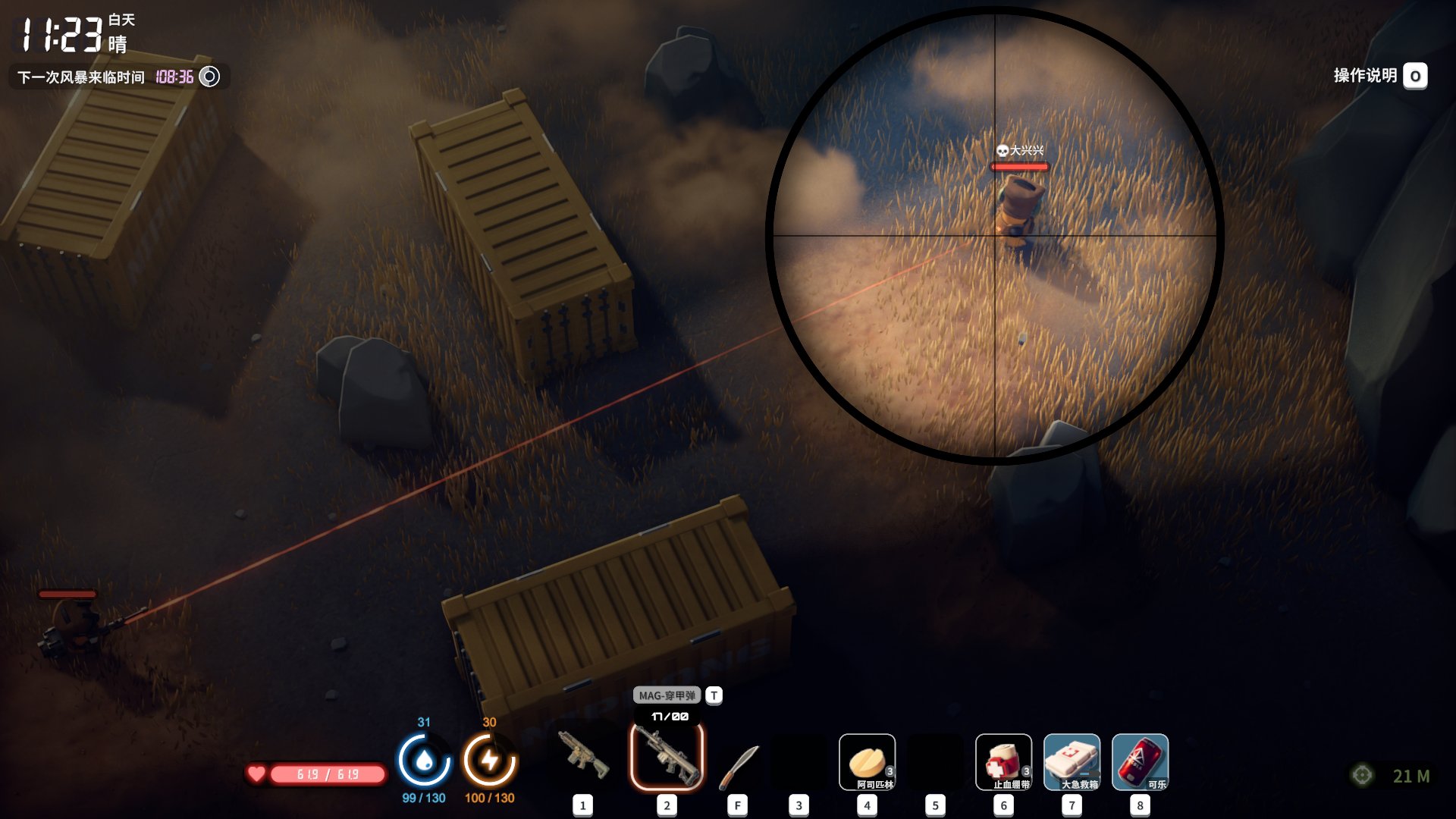Use the aspirin (阿司匹林) item

[867, 762]
